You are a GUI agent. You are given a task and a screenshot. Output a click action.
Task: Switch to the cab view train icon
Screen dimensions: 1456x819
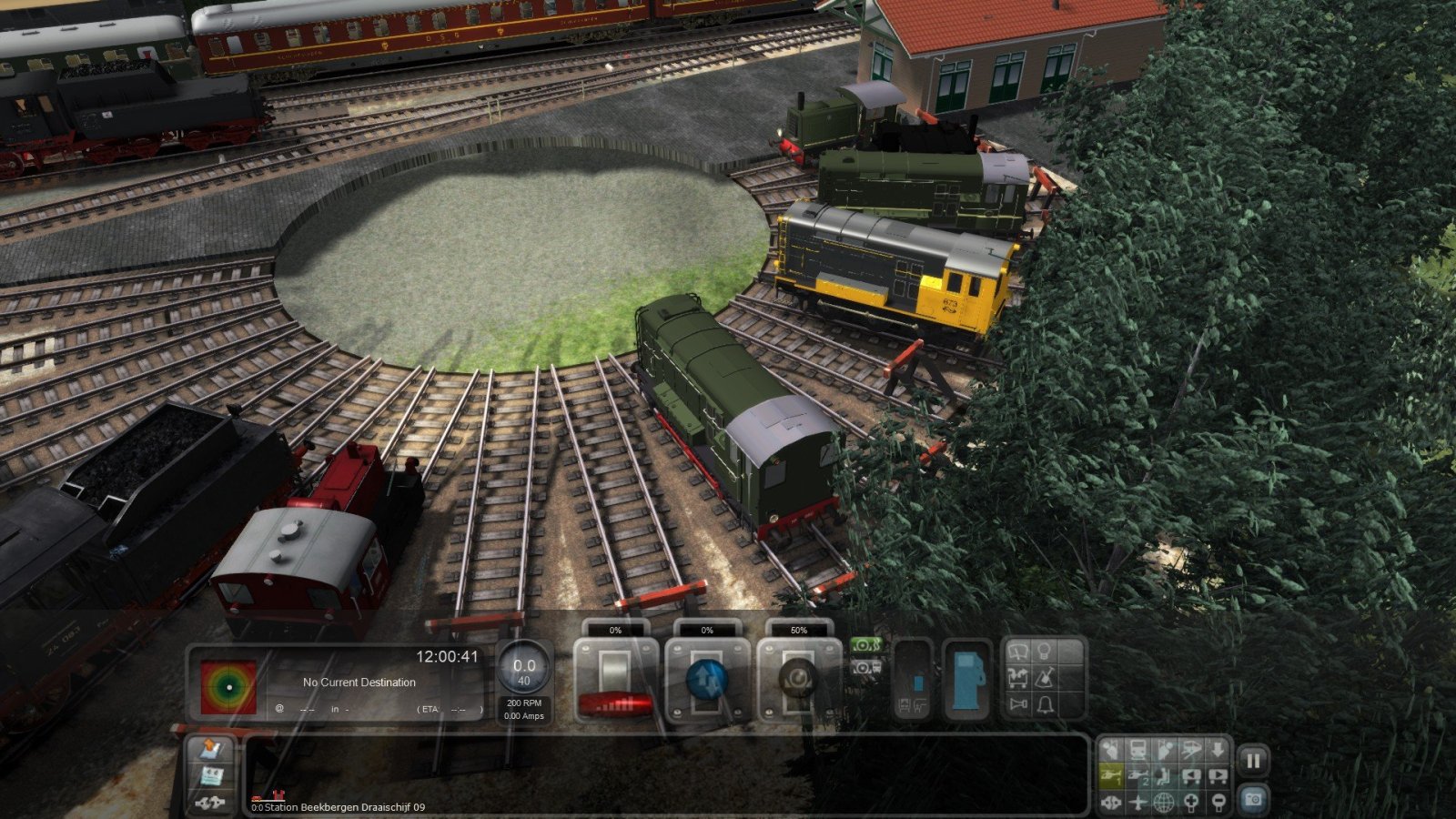(1137, 750)
